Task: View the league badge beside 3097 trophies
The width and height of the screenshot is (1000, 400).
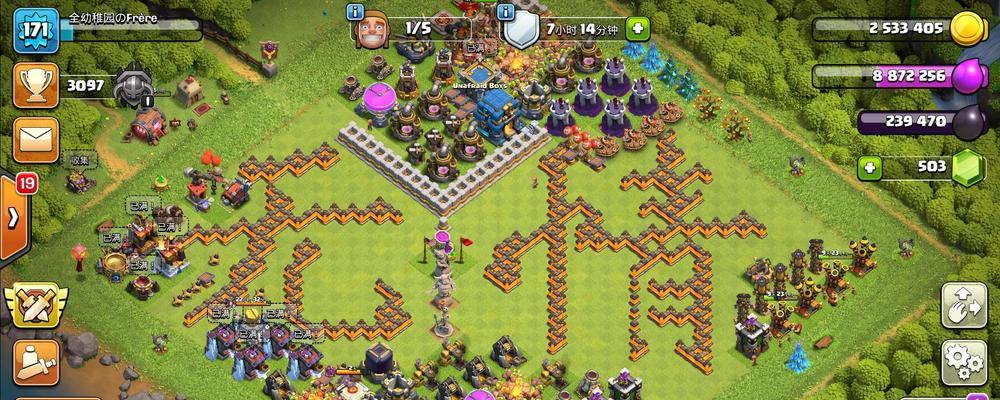Action: [133, 86]
